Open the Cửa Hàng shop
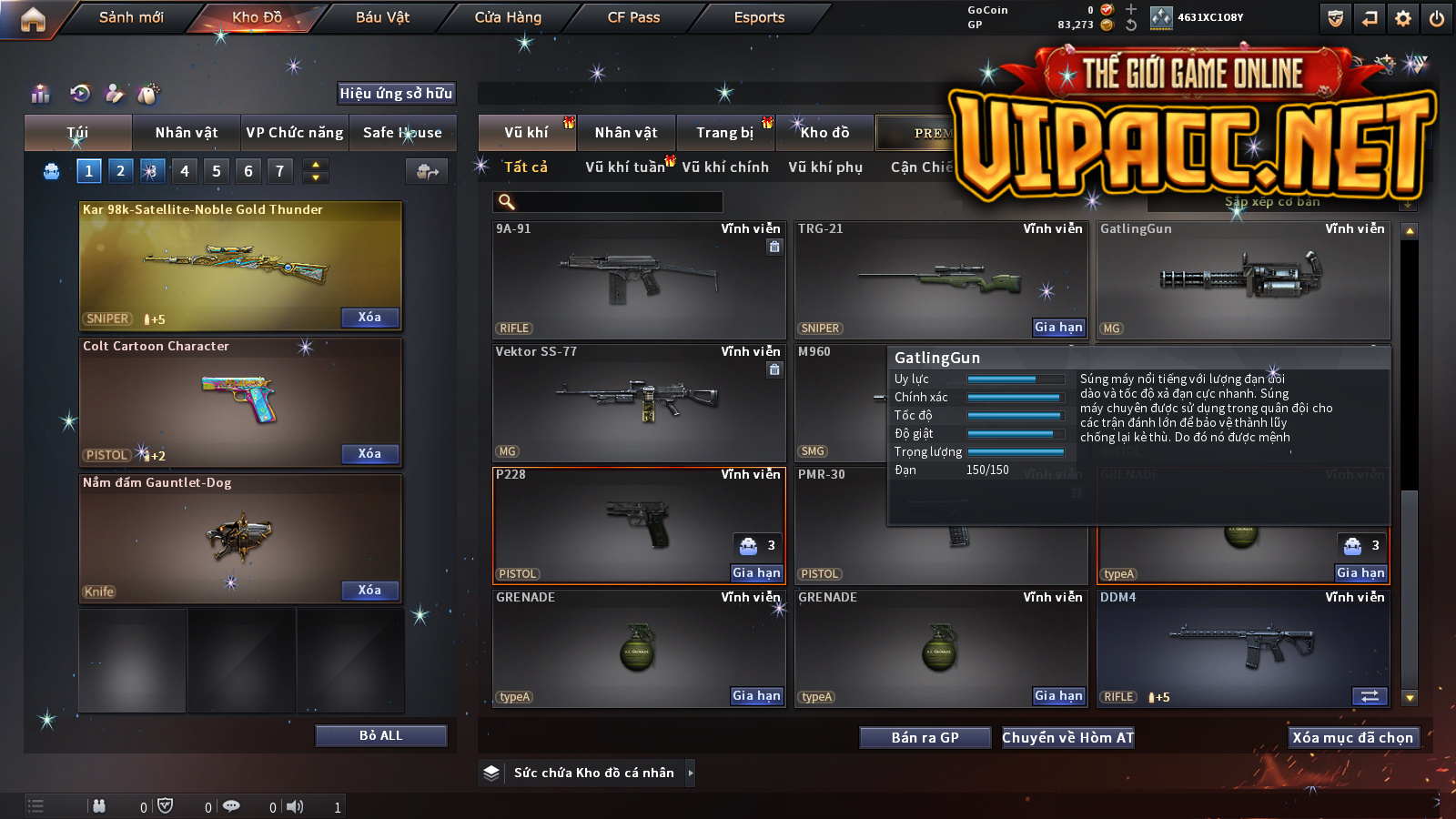Viewport: 1456px width, 819px height. coord(508,17)
